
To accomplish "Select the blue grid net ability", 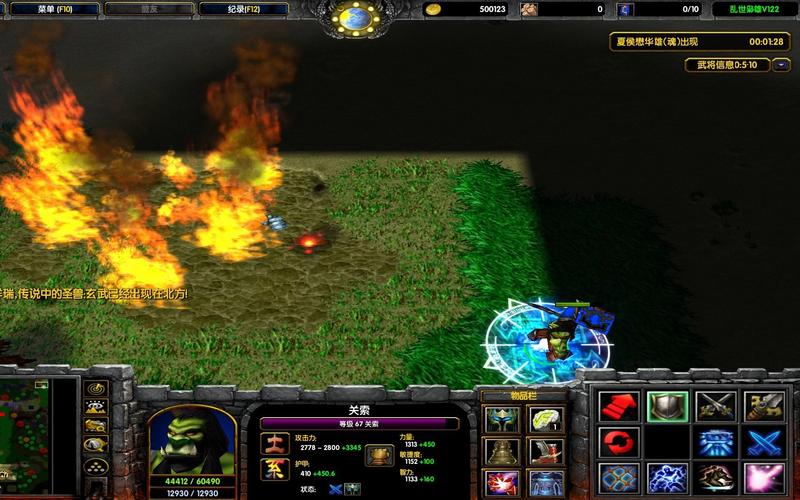I will click(616, 478).
